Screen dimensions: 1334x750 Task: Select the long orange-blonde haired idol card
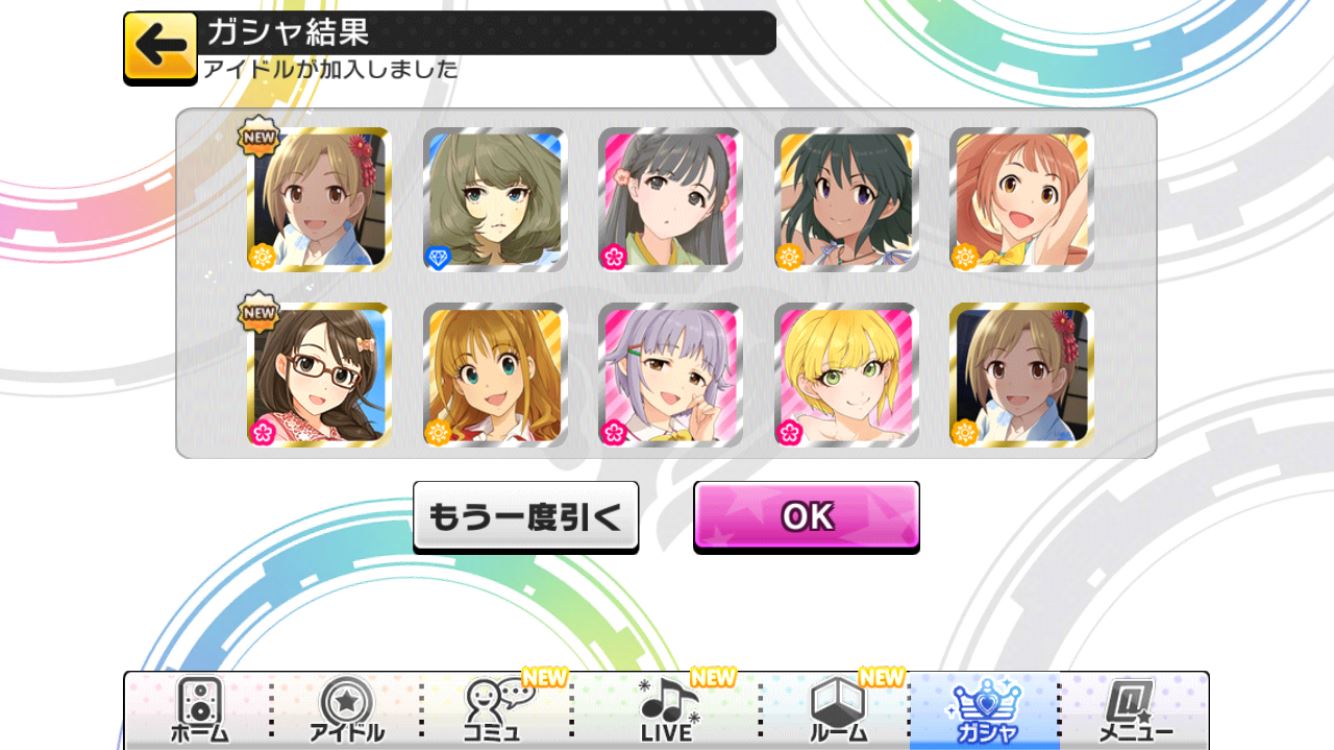pos(495,375)
